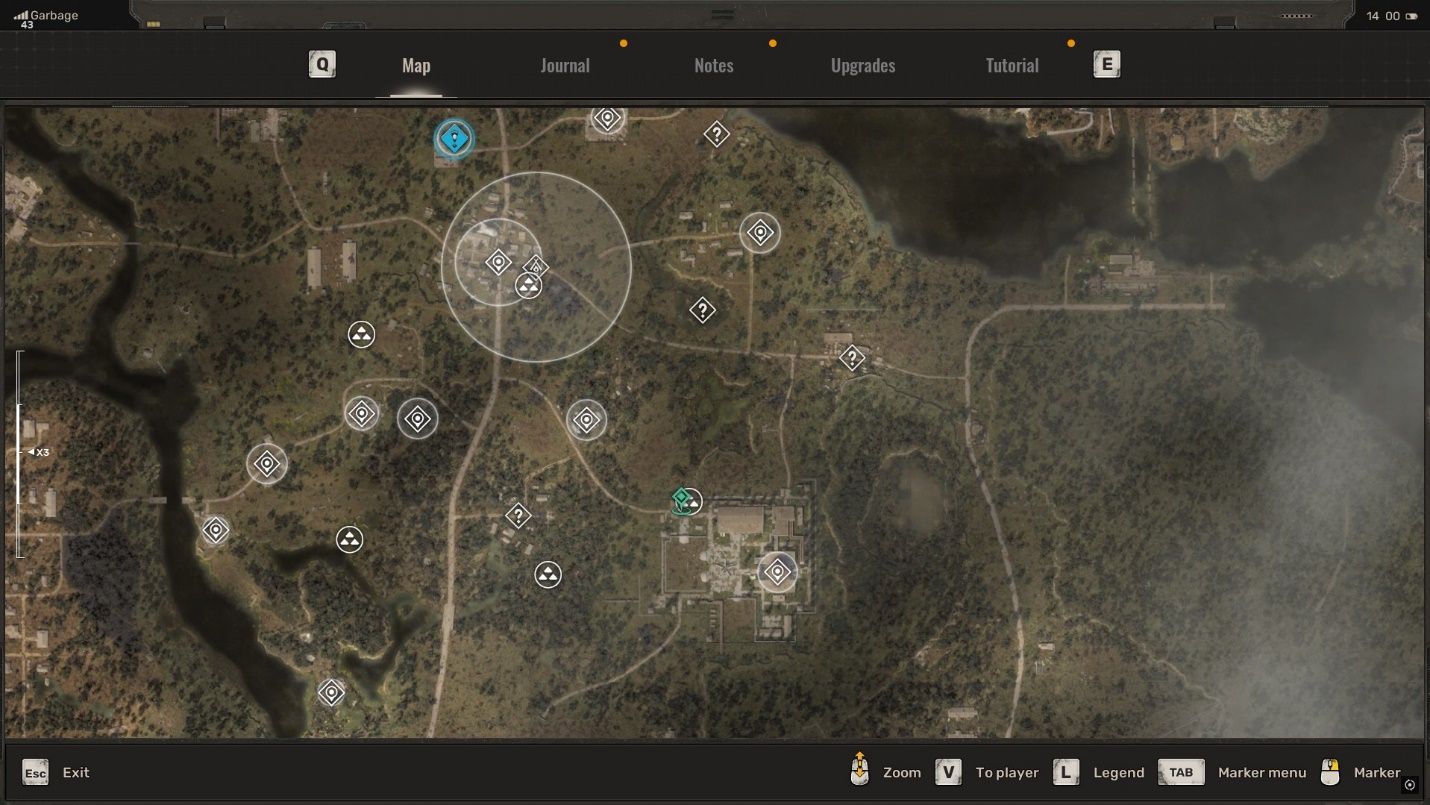This screenshot has height=805, width=1430.
Task: Open the map Legend
Action: click(x=1099, y=772)
